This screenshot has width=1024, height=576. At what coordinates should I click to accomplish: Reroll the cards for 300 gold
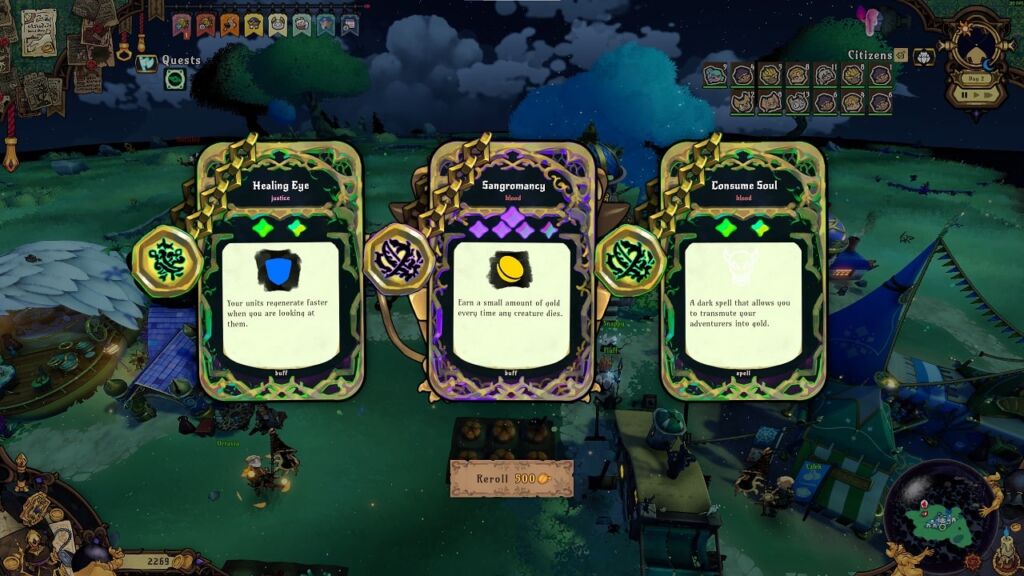tap(511, 479)
